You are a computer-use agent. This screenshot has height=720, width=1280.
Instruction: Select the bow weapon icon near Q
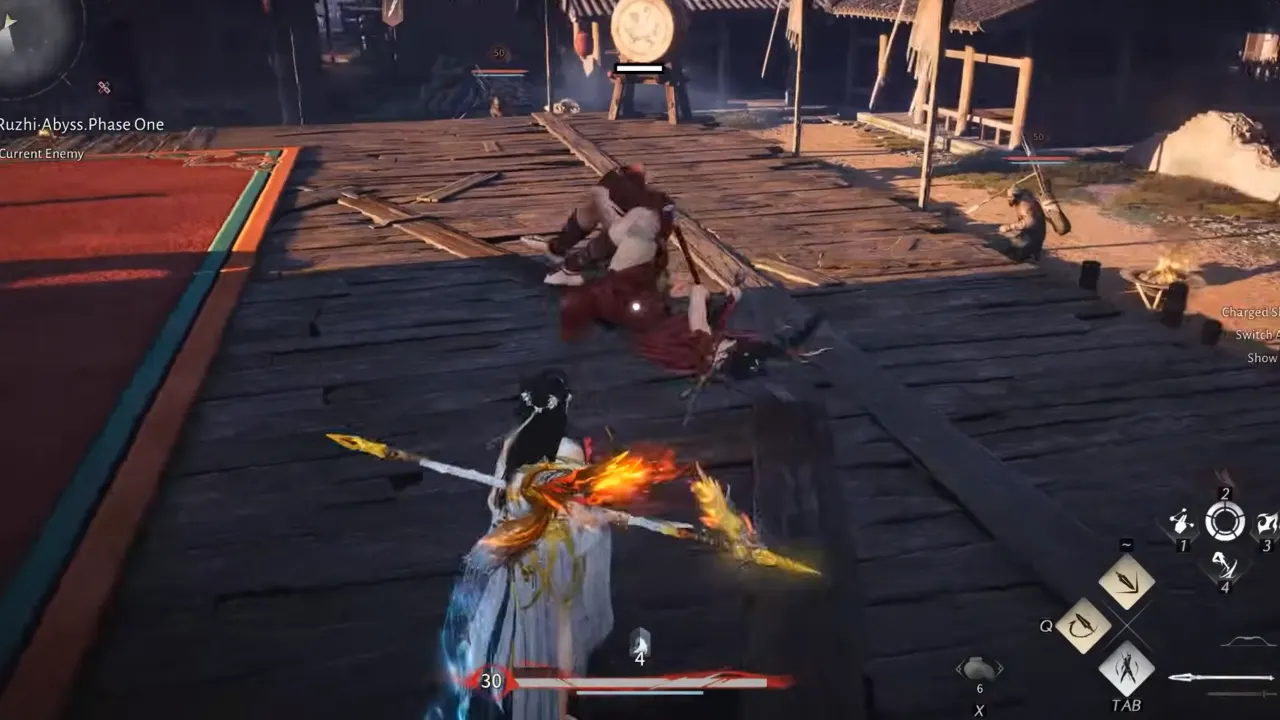click(x=1085, y=625)
